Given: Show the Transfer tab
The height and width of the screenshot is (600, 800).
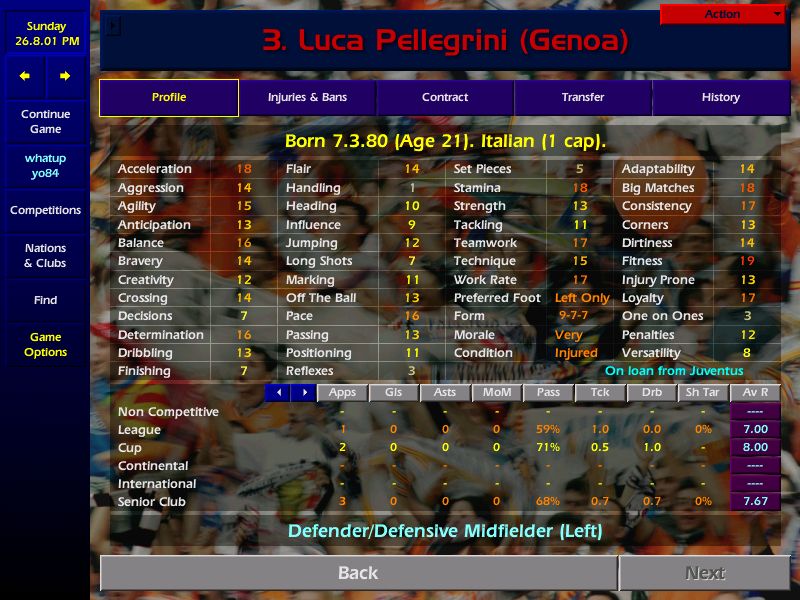Looking at the screenshot, I should (x=583, y=98).
